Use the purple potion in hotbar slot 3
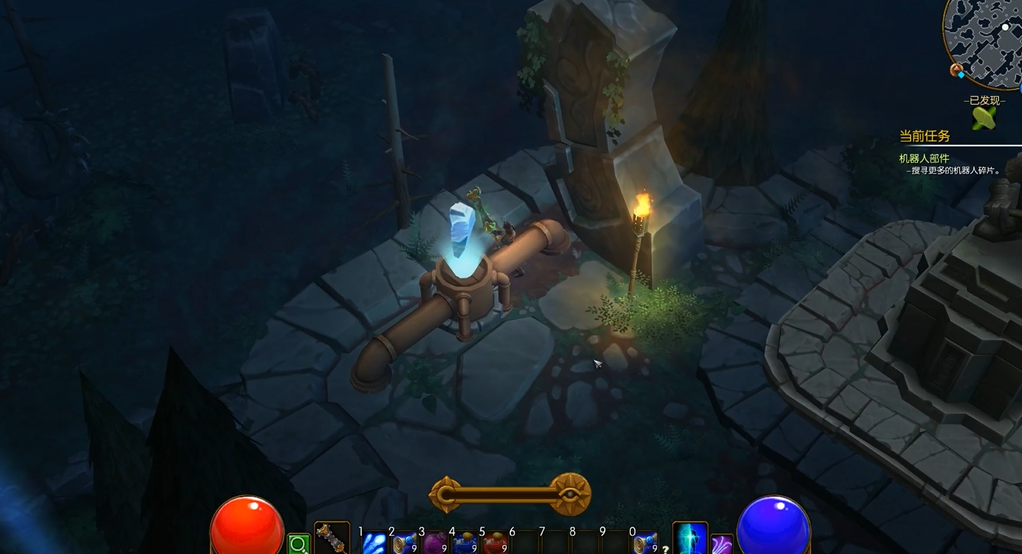 (x=435, y=543)
